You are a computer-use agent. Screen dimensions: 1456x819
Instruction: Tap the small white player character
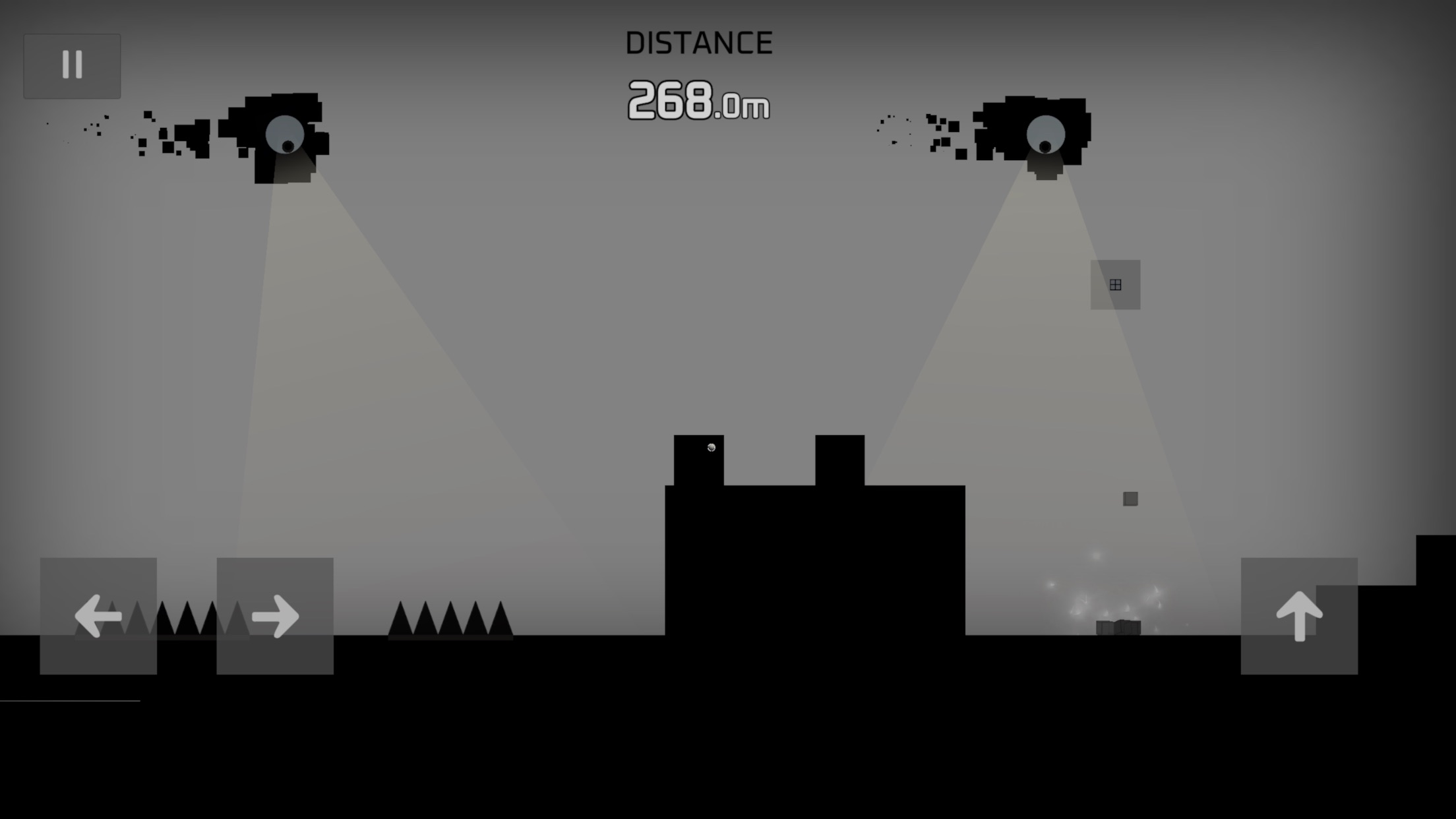pyautogui.click(x=712, y=448)
